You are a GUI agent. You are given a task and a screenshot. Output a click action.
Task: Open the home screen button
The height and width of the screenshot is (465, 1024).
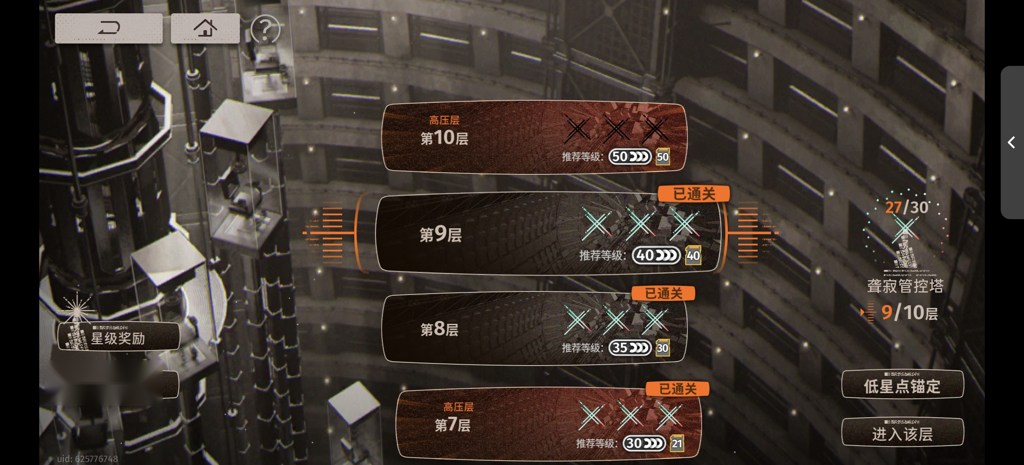[205, 28]
